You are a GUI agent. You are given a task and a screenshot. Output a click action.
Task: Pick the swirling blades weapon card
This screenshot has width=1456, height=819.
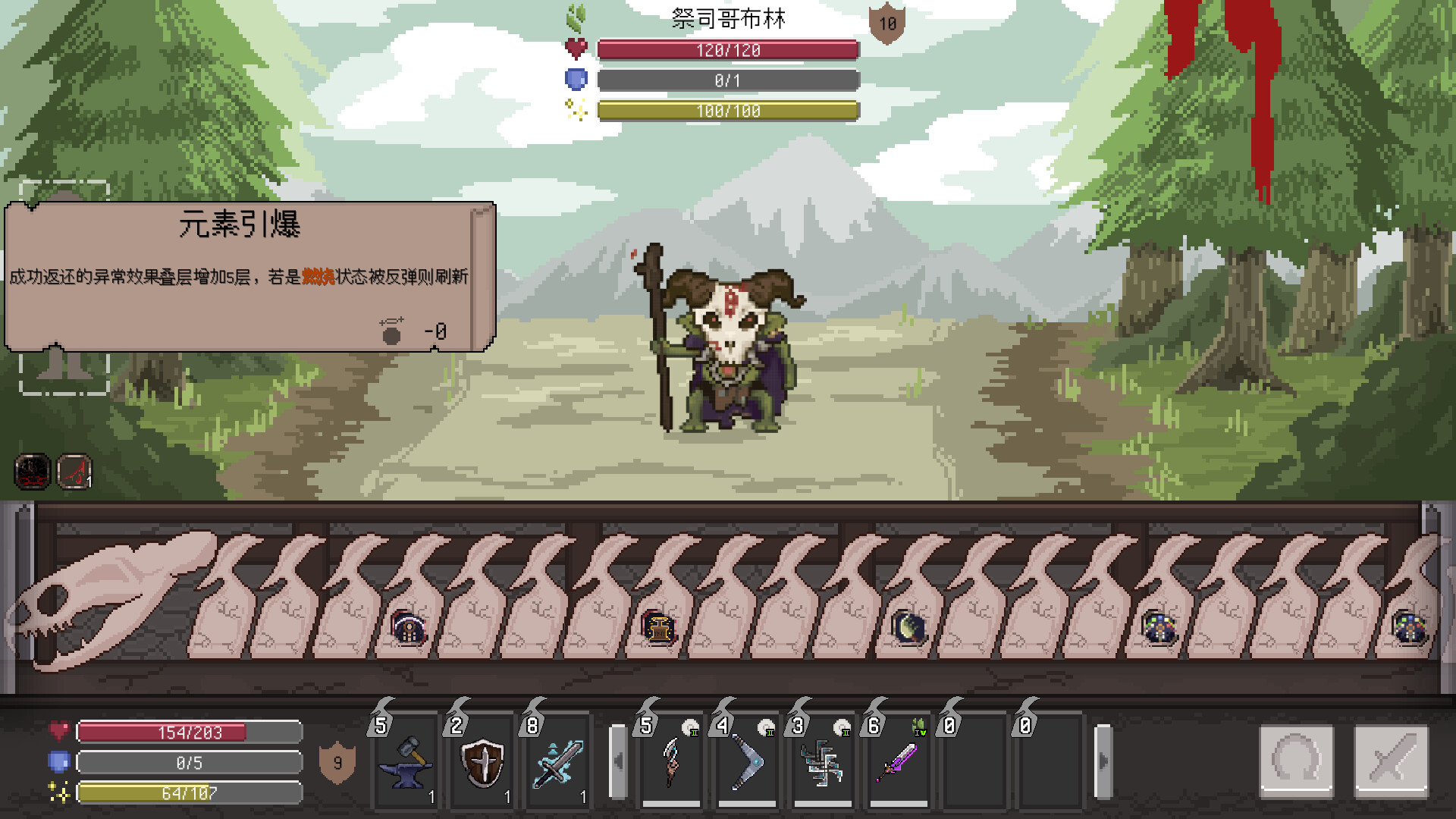[823, 761]
